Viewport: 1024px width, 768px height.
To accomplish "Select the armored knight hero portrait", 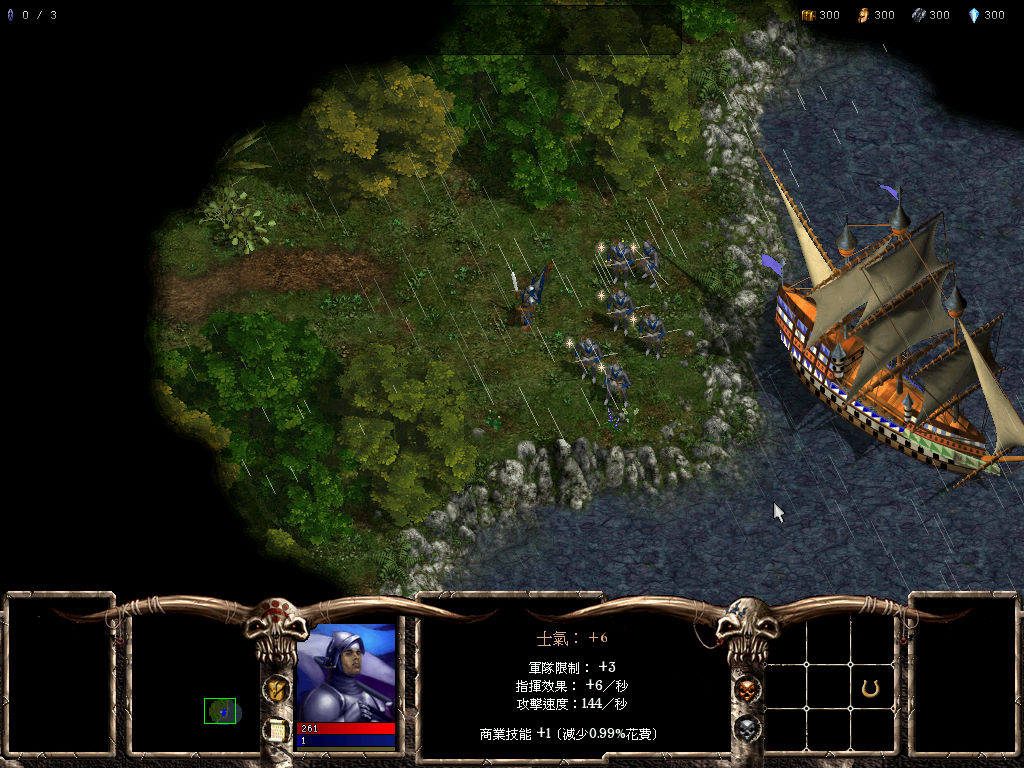I will coord(346,672).
